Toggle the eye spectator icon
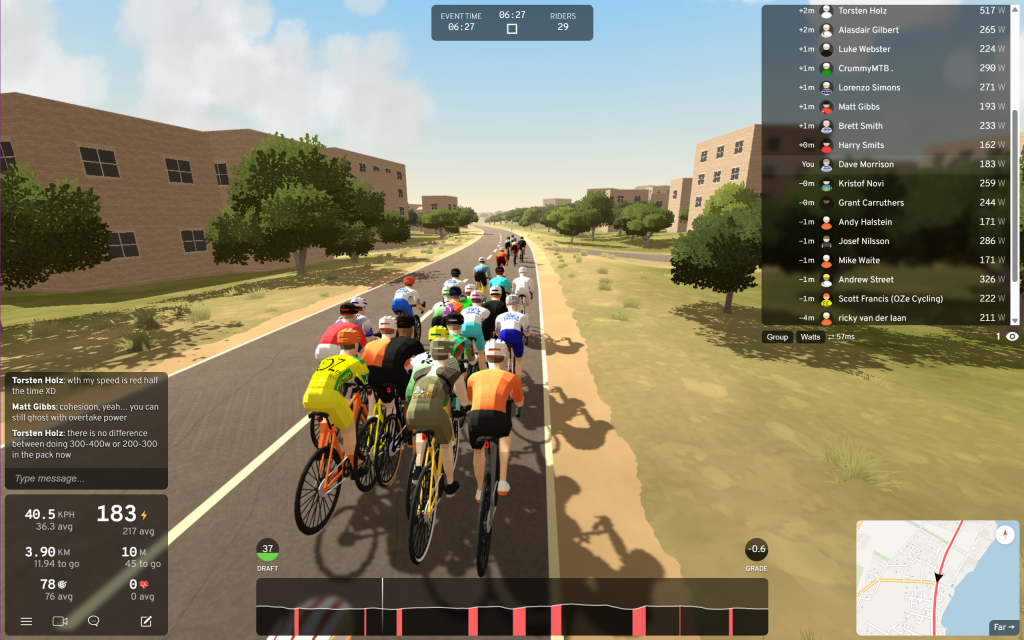This screenshot has height=640, width=1024. click(1012, 337)
